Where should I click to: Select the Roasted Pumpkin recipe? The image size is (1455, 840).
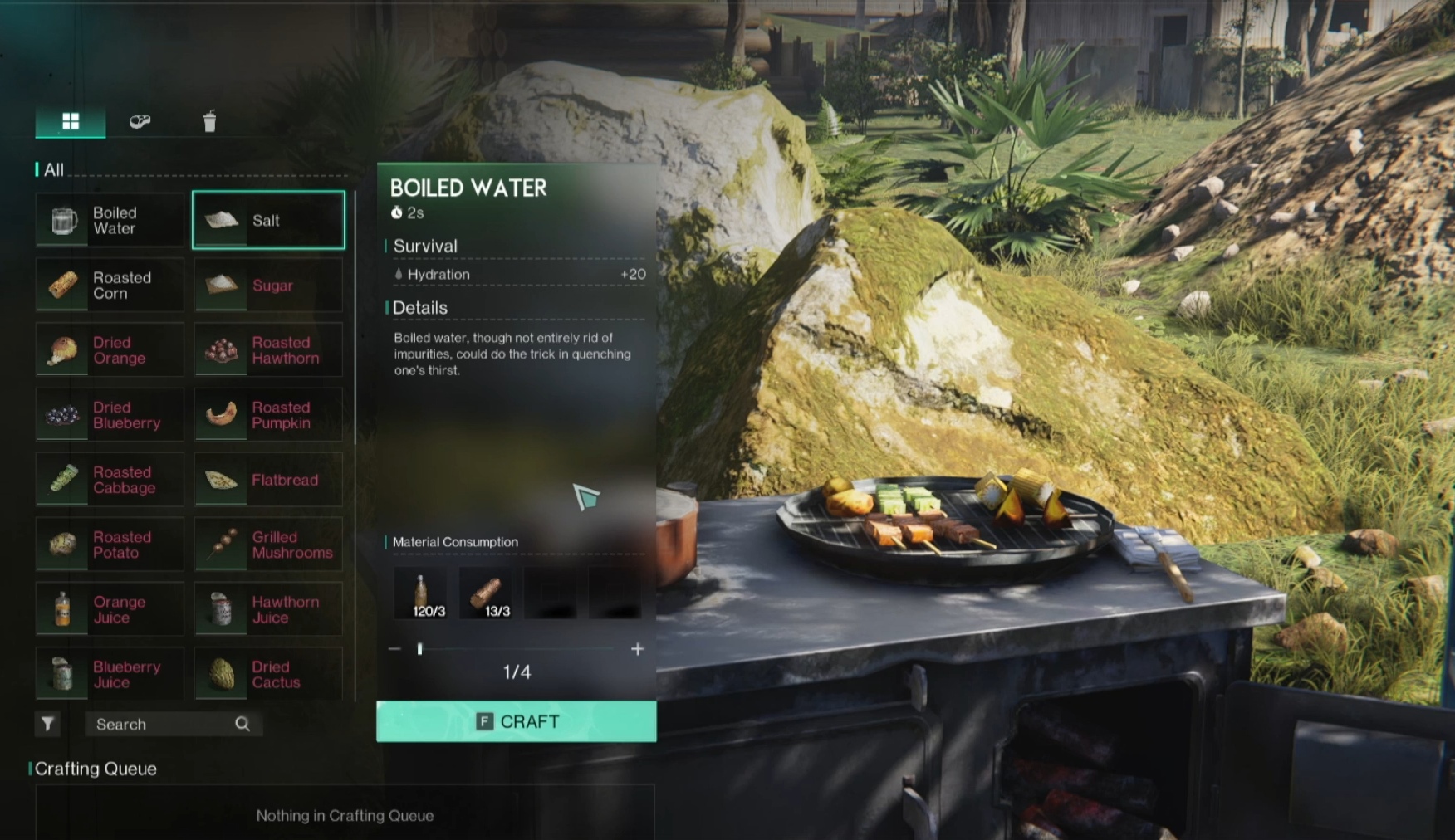point(268,415)
